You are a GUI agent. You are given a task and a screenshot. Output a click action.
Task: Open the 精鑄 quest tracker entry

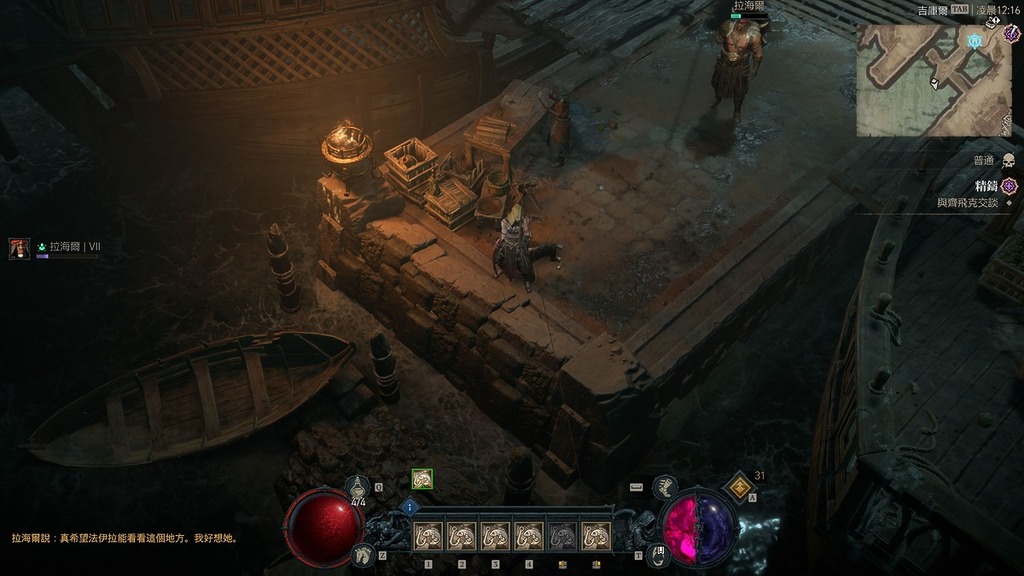coord(986,186)
